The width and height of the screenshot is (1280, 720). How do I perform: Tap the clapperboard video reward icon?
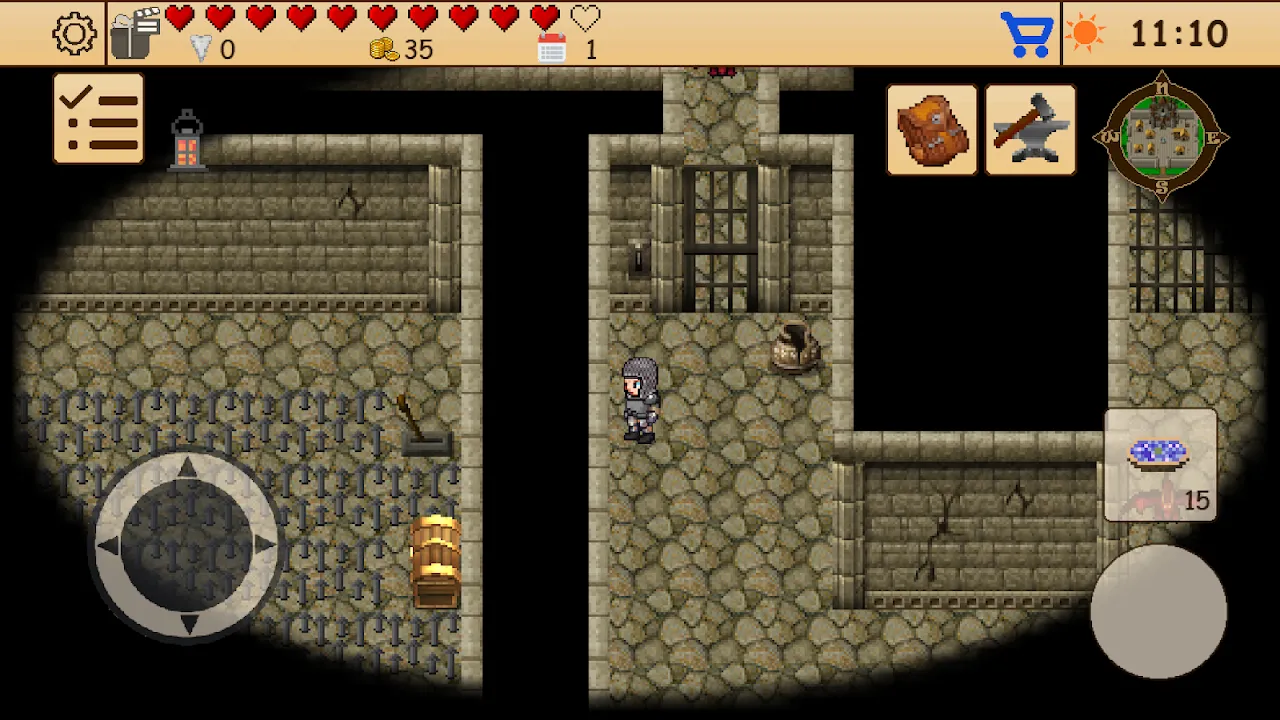pos(135,34)
